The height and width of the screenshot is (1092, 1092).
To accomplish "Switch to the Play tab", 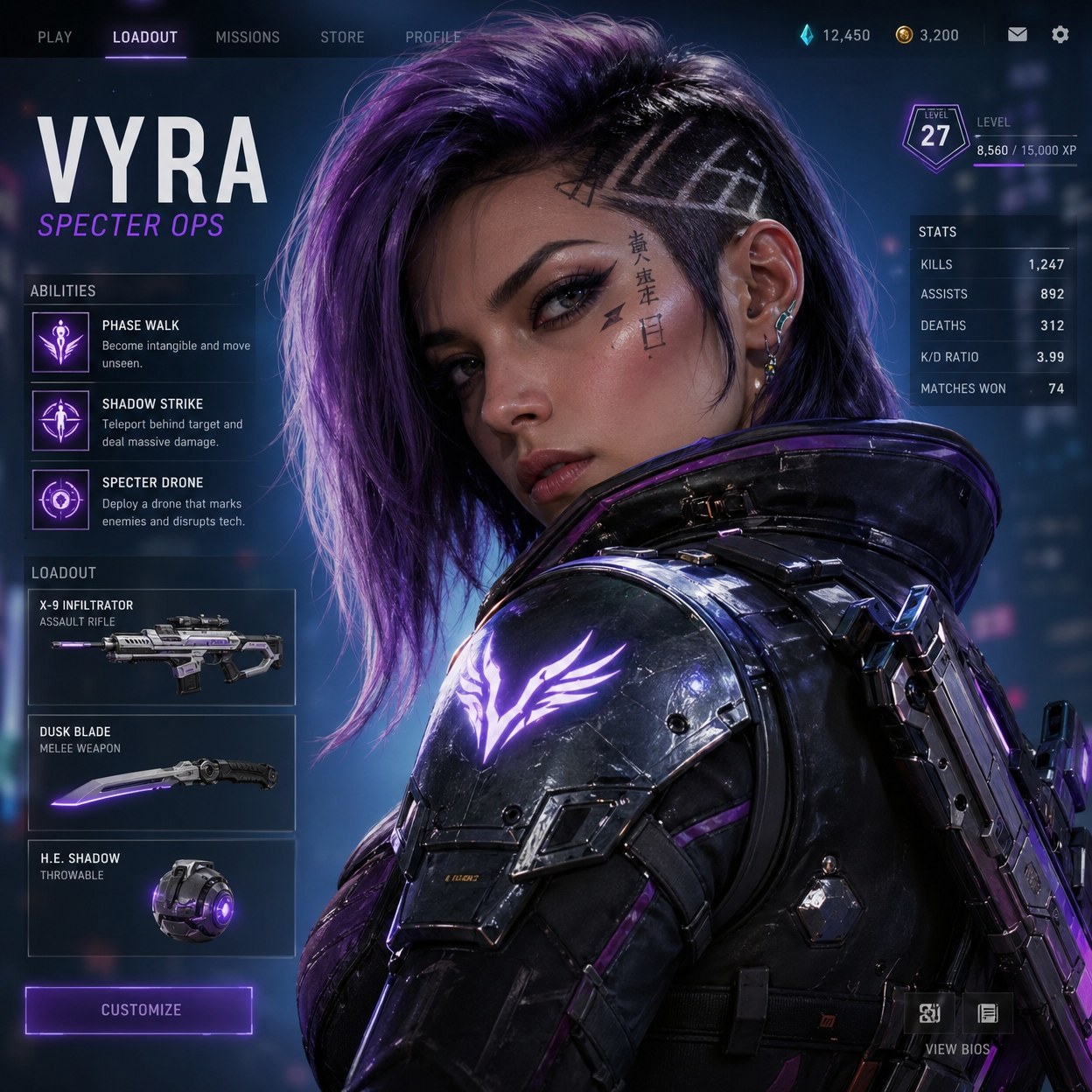I will coord(54,37).
